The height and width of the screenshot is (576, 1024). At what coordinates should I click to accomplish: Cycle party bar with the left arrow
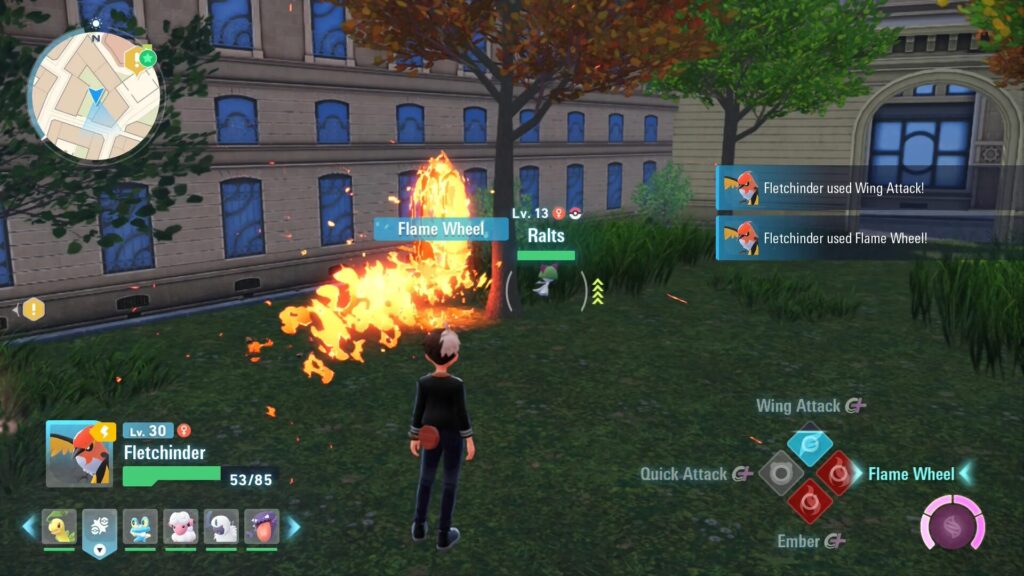[x=27, y=526]
